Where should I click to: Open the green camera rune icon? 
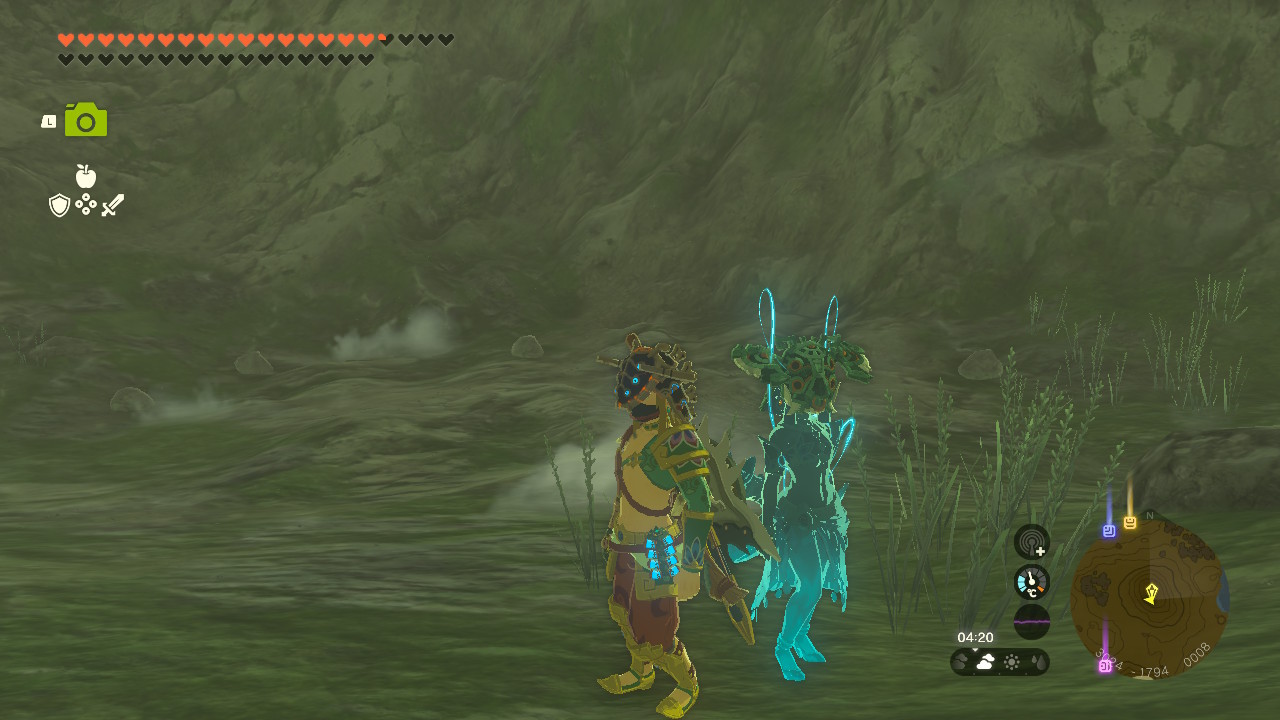86,120
